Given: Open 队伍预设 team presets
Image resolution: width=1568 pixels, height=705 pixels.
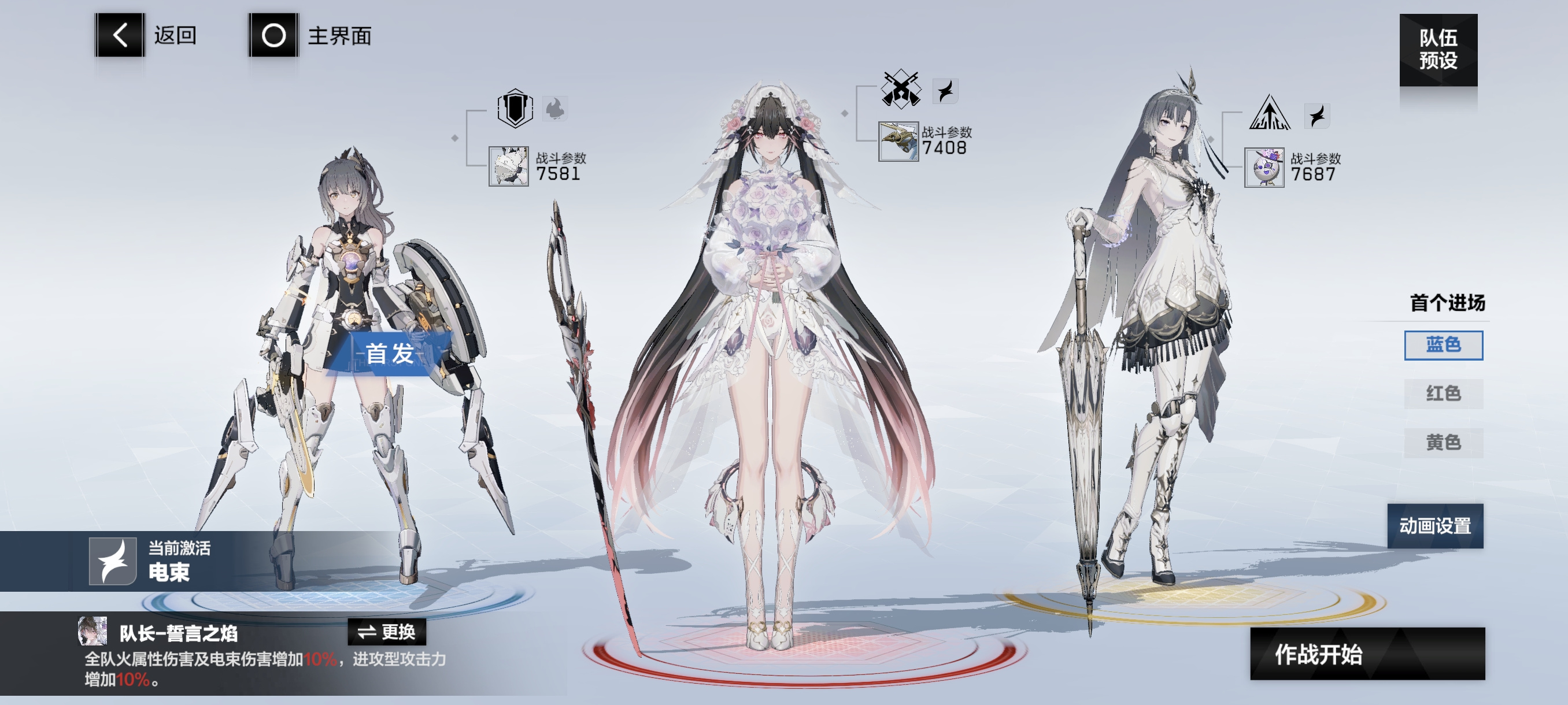Looking at the screenshot, I should [1437, 49].
